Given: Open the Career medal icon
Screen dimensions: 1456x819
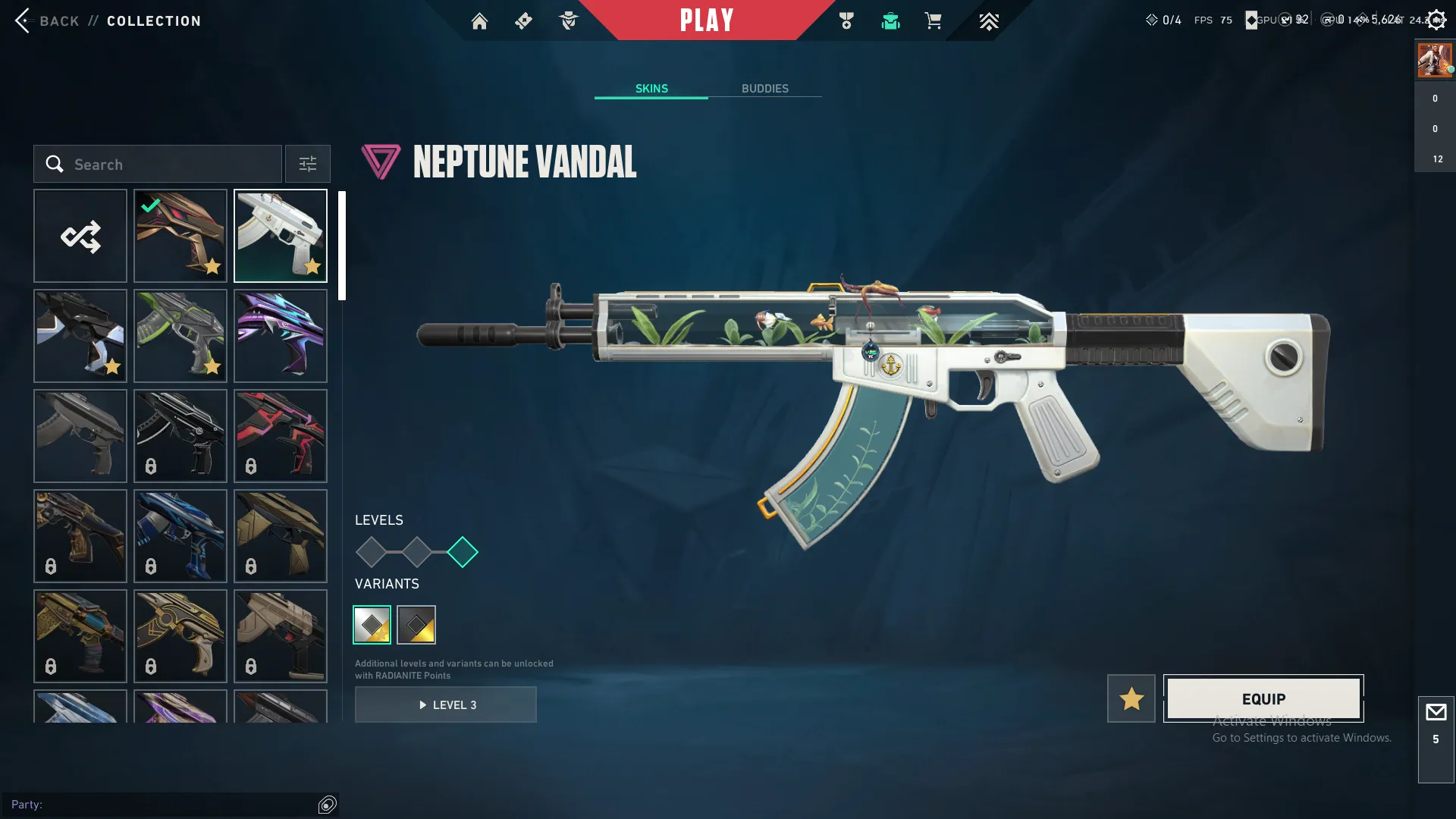Looking at the screenshot, I should [847, 20].
